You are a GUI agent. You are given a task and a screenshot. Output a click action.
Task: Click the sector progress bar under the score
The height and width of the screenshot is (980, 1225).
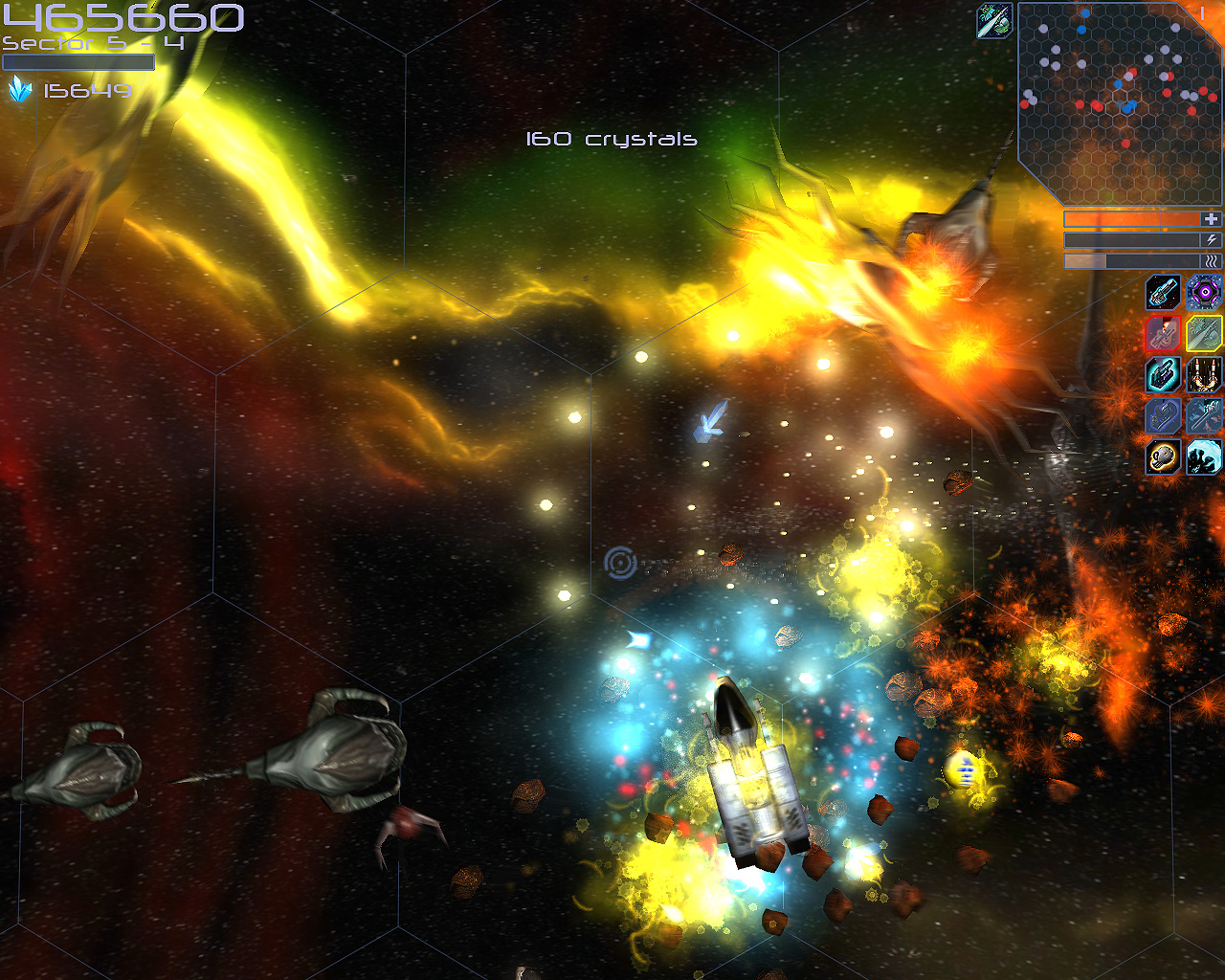(79, 61)
